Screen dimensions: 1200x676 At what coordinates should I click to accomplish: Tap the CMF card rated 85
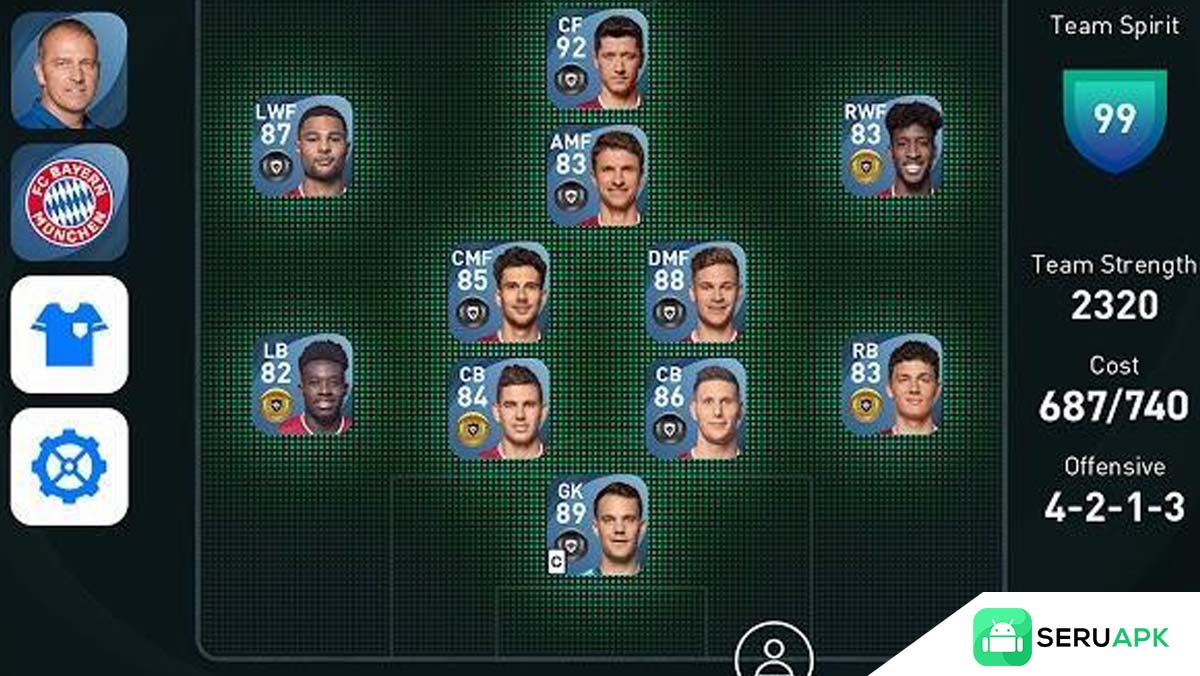tap(499, 292)
